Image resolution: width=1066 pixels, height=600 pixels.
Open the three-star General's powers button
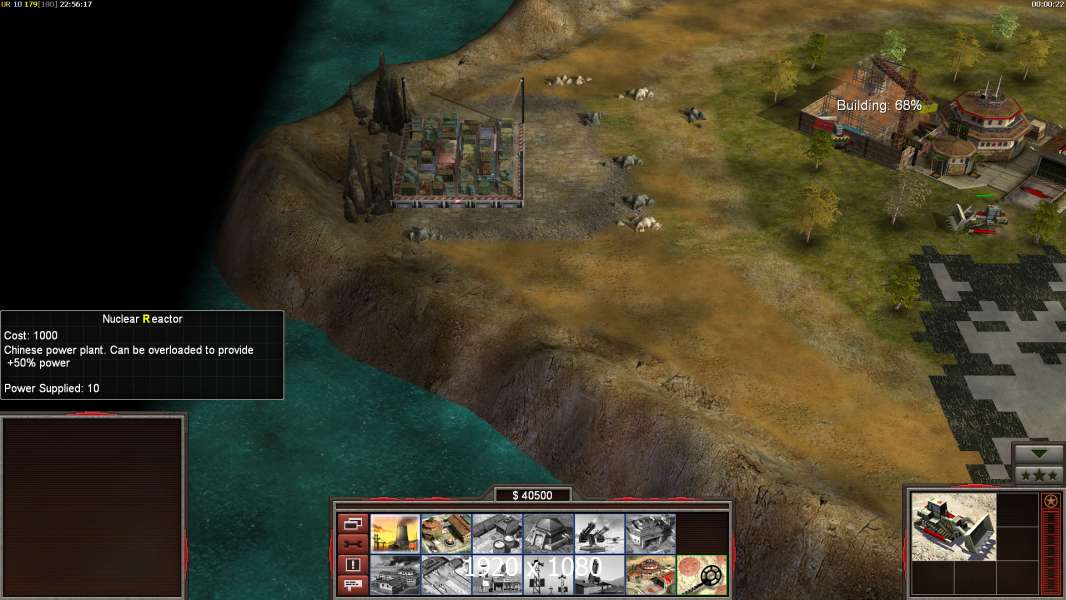click(x=1038, y=475)
